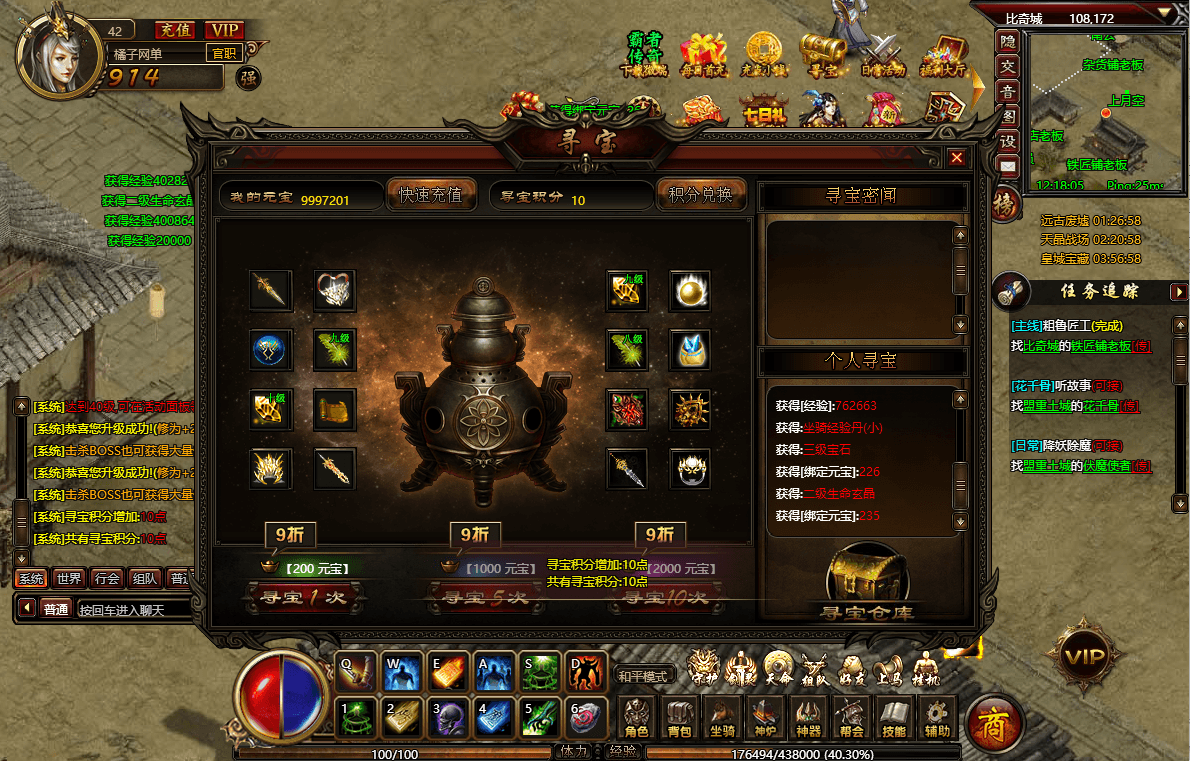This screenshot has width=1190, height=761.
Task: Click the 充值 recharge button near the portrait
Action: tap(176, 31)
